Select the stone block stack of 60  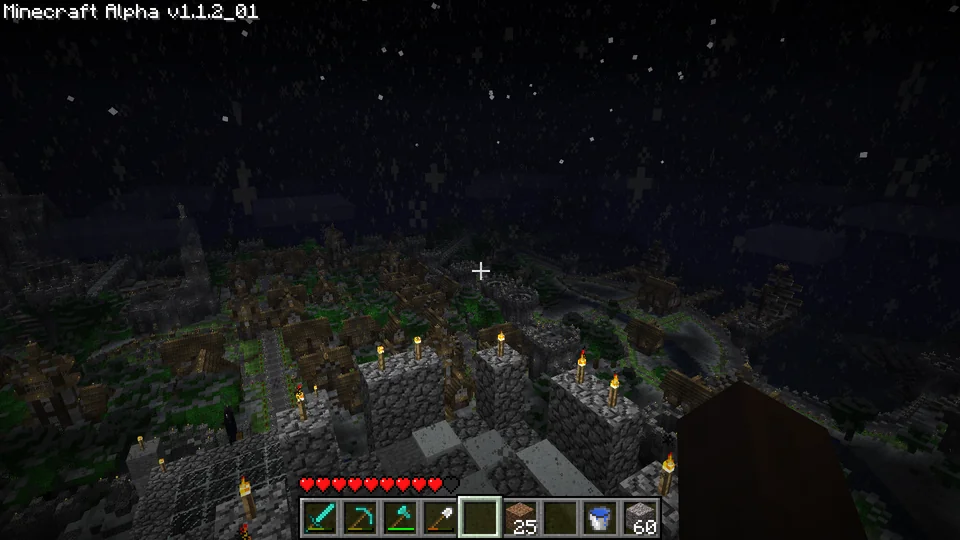(640, 517)
